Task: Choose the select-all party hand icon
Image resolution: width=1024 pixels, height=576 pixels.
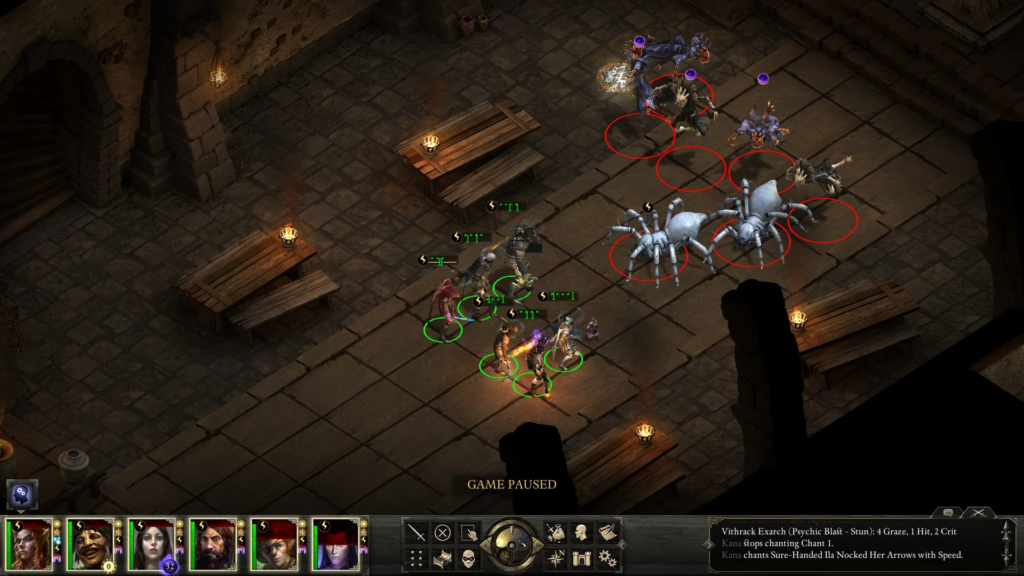Action: pyautogui.click(x=469, y=533)
